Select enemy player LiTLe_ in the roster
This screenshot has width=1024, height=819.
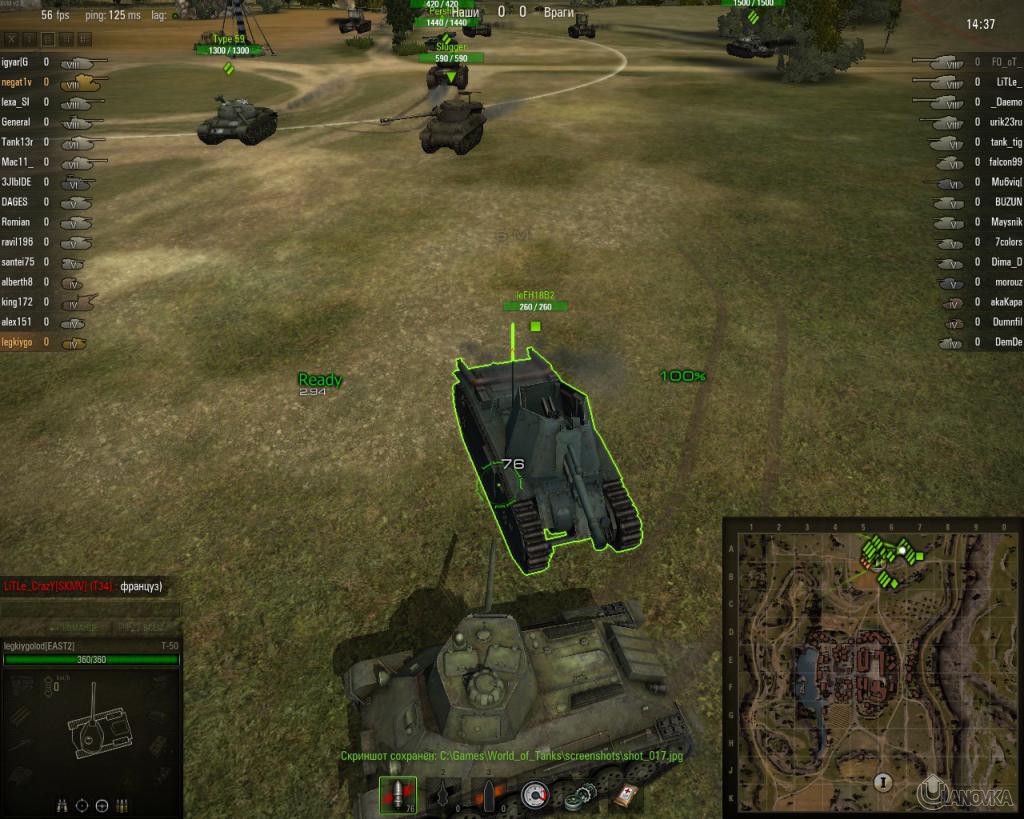[1005, 83]
